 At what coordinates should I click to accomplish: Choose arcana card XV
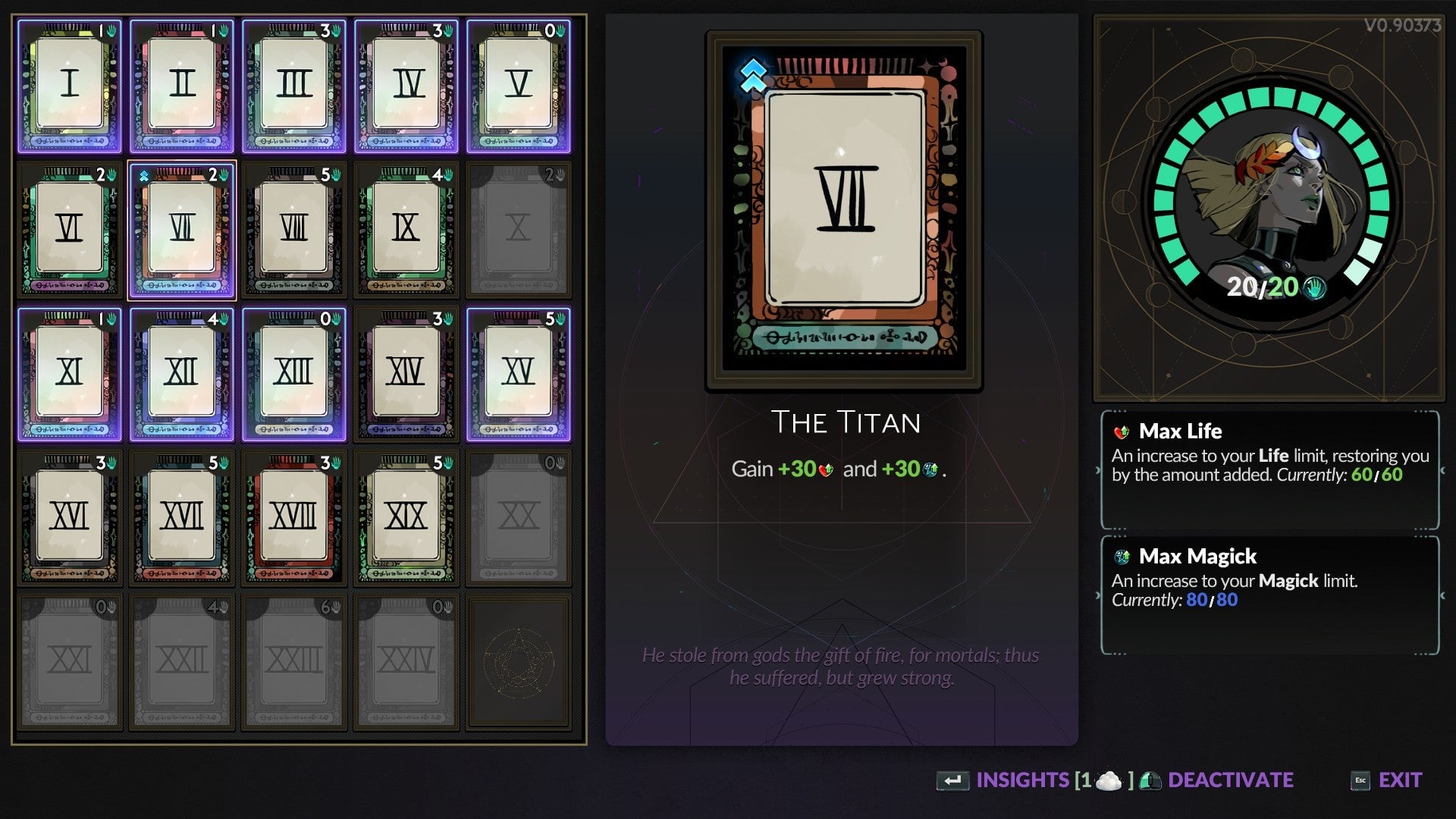[519, 374]
